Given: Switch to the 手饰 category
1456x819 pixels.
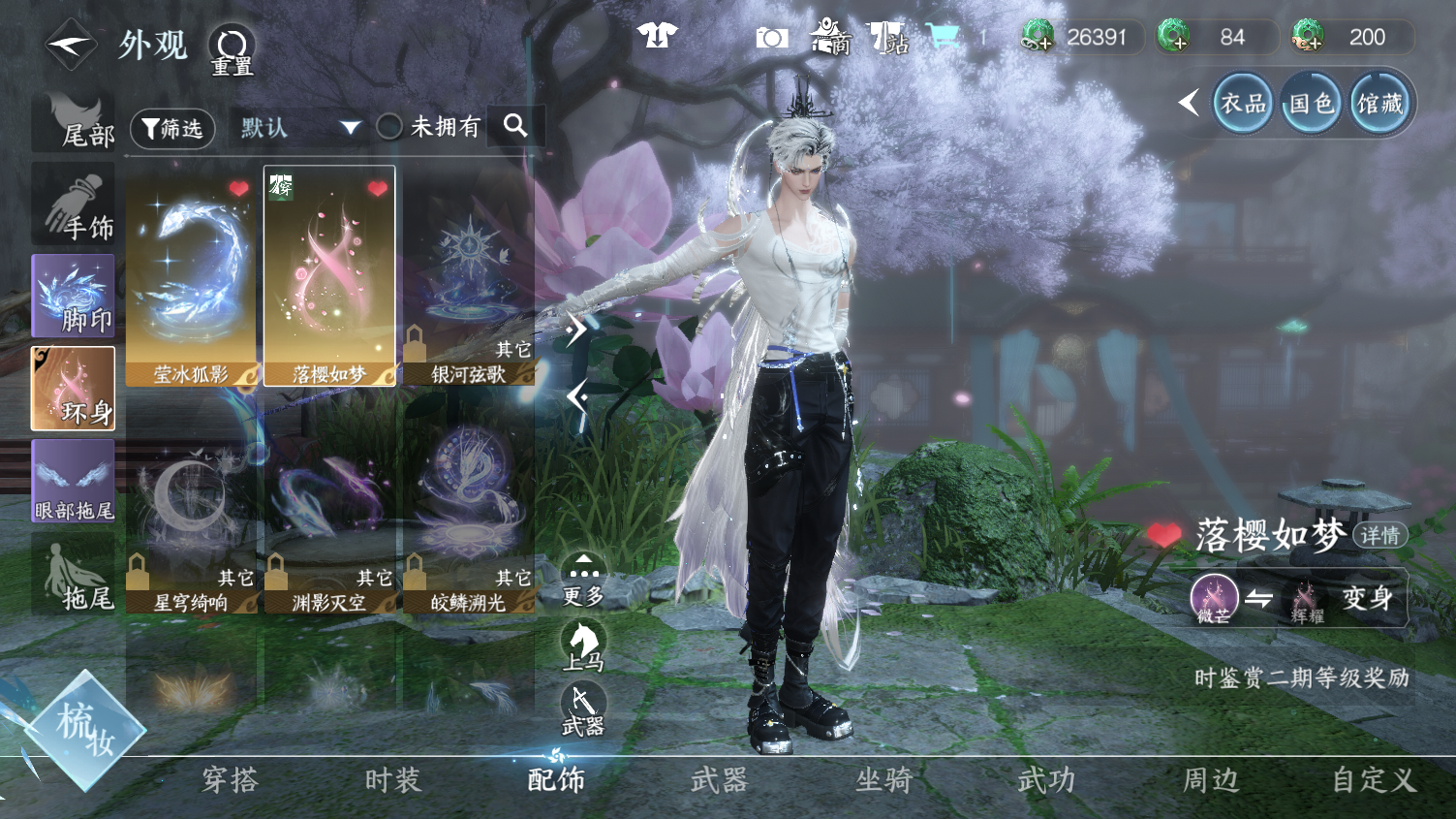Looking at the screenshot, I should tap(74, 205).
